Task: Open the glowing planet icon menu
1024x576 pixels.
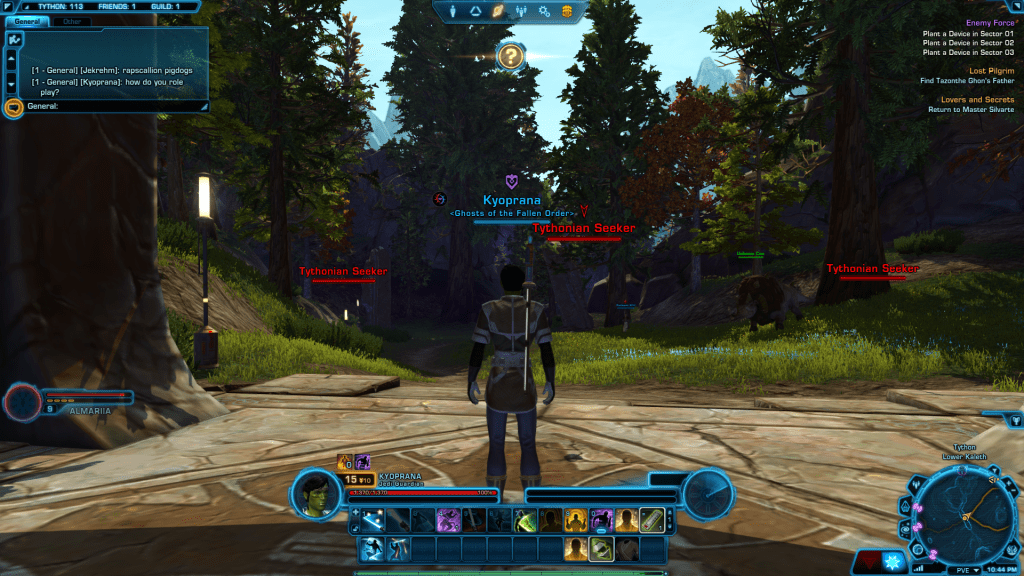Action: pyautogui.click(x=498, y=12)
